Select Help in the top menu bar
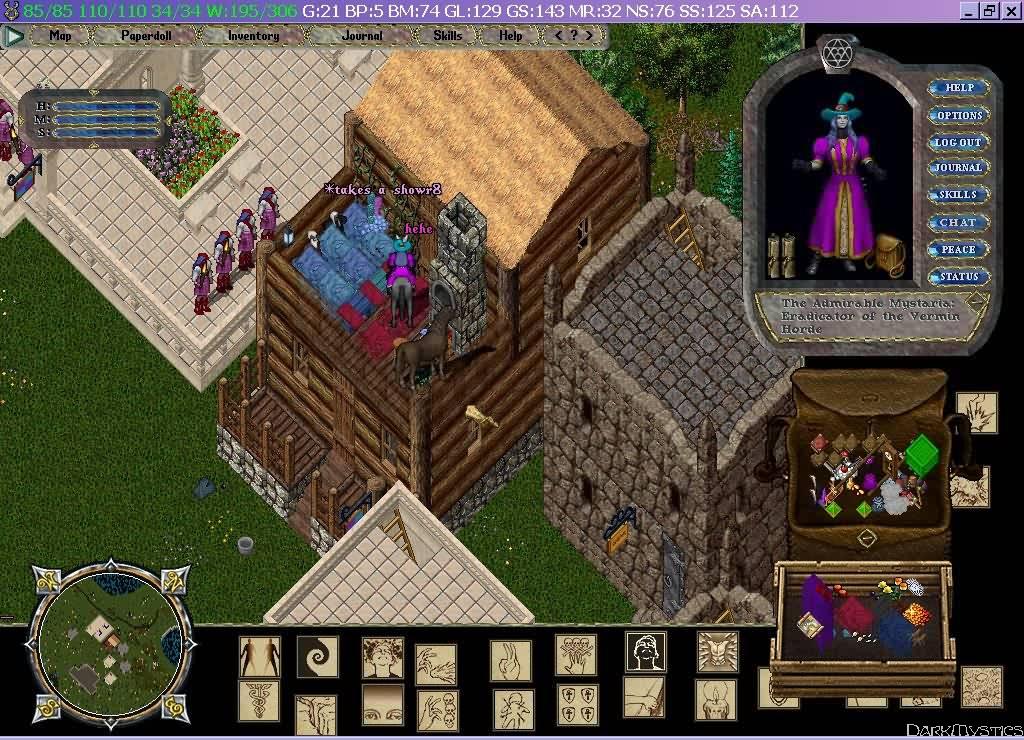Image resolution: width=1024 pixels, height=740 pixels. point(510,35)
